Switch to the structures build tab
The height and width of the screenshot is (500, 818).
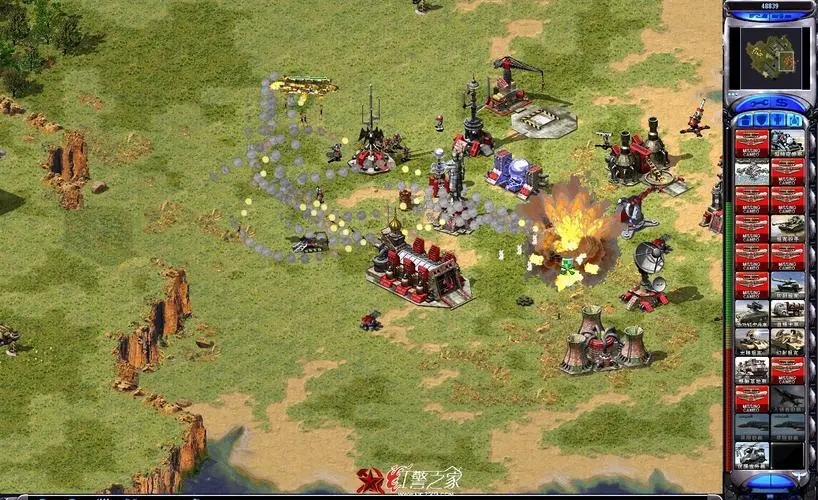point(744,121)
